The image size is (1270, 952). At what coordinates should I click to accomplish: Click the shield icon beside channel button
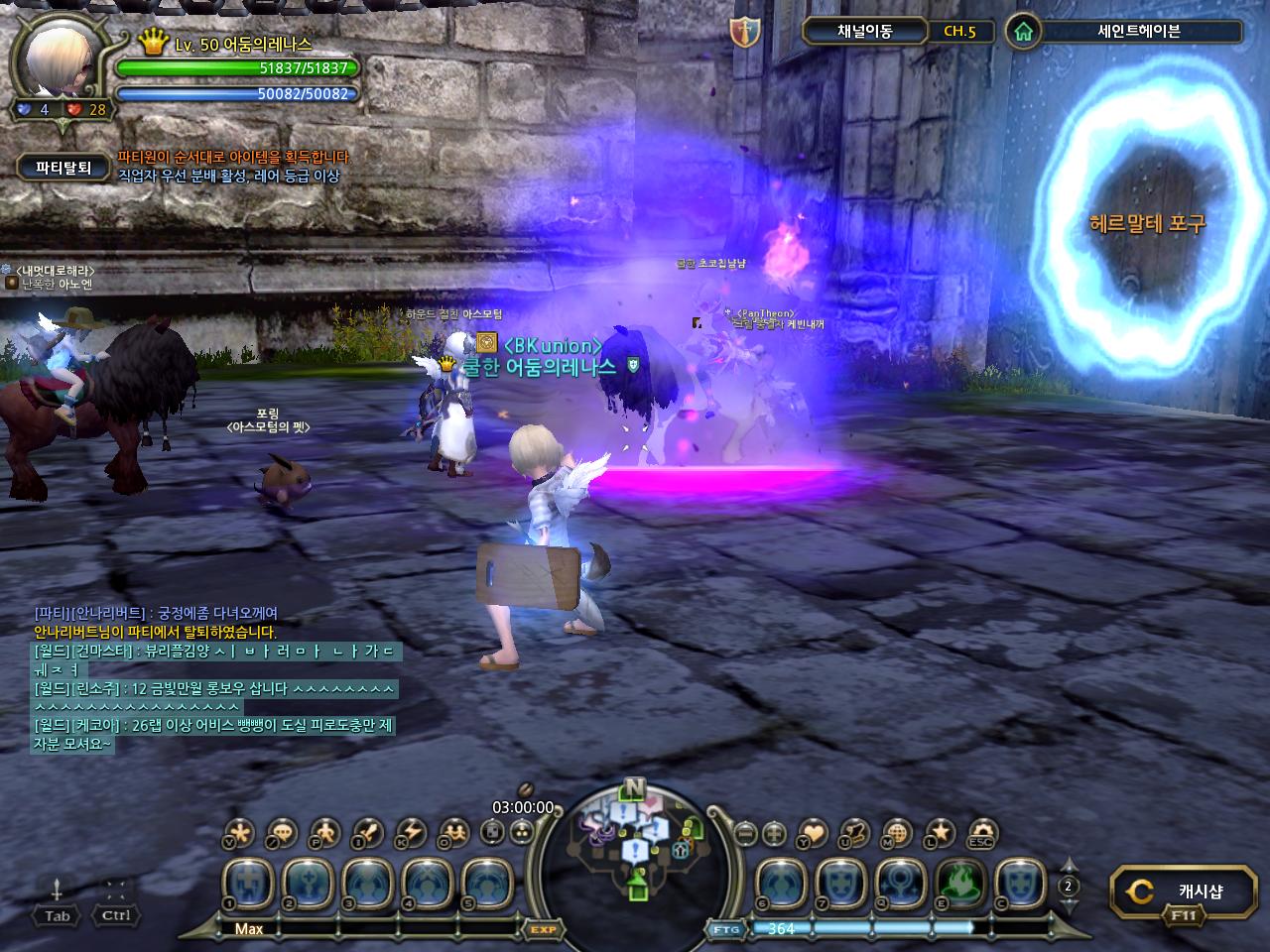pos(744,32)
